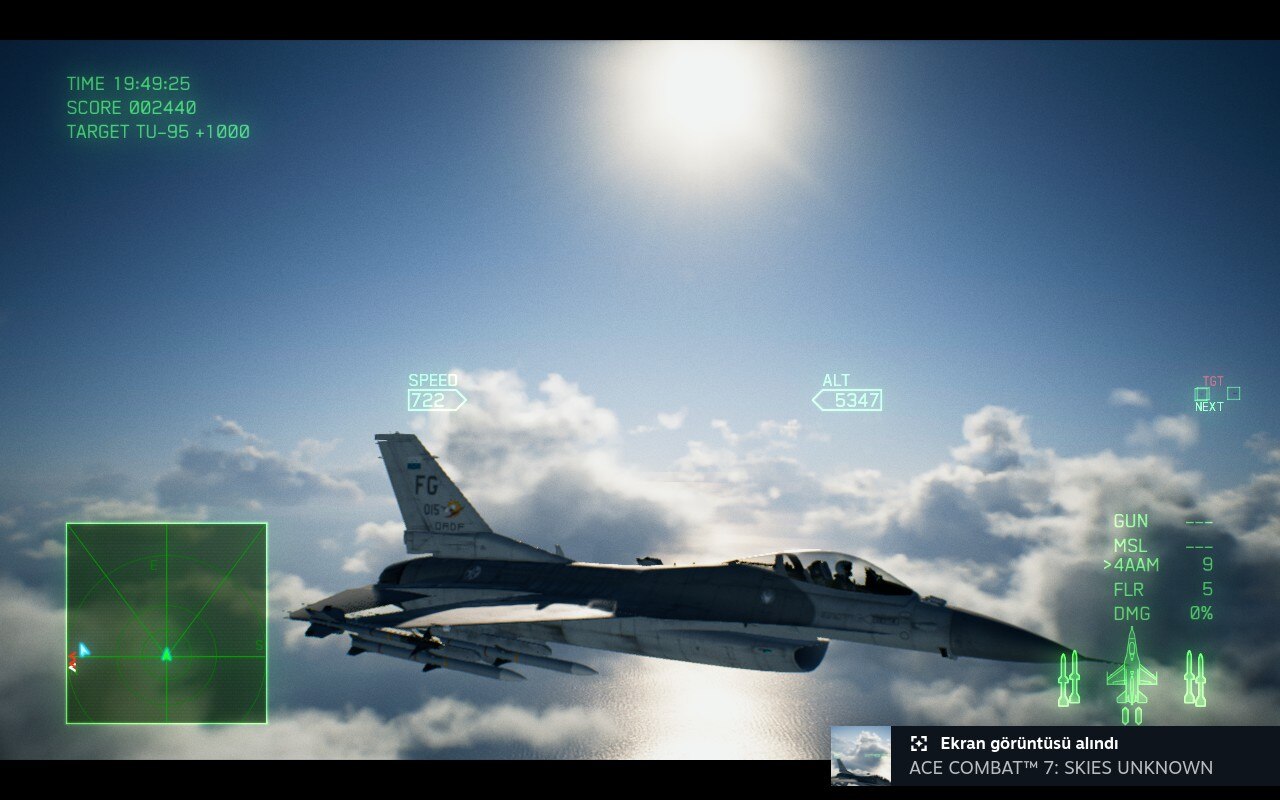Click the green radar minimap
The width and height of the screenshot is (1280, 800).
[166, 622]
